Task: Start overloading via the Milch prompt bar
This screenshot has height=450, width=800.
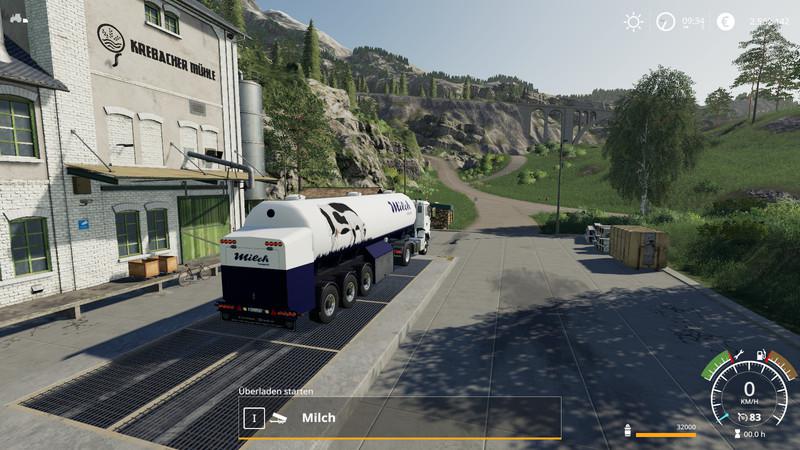Action: pyautogui.click(x=400, y=417)
